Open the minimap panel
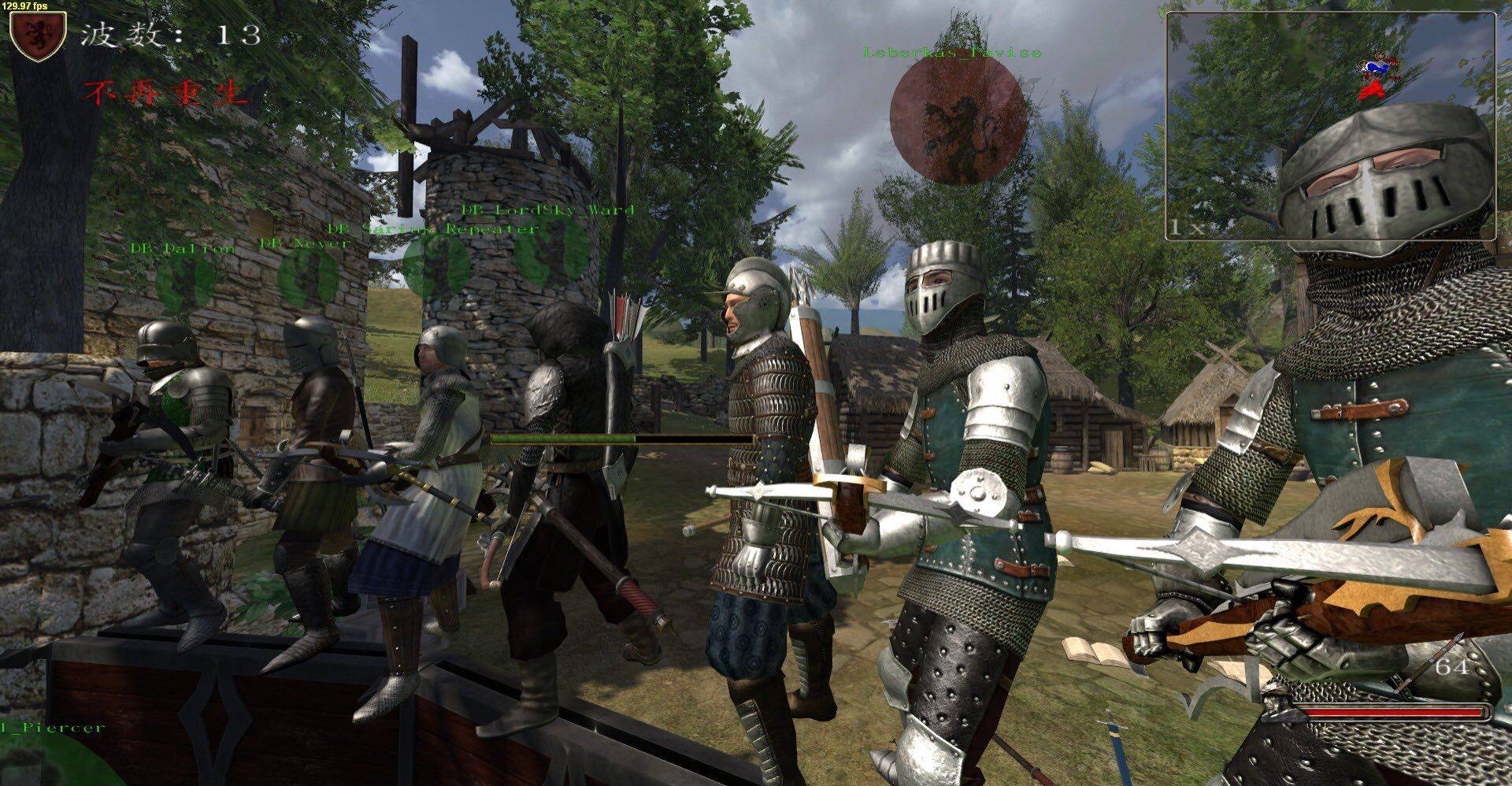The width and height of the screenshot is (1512, 786). [1329, 124]
